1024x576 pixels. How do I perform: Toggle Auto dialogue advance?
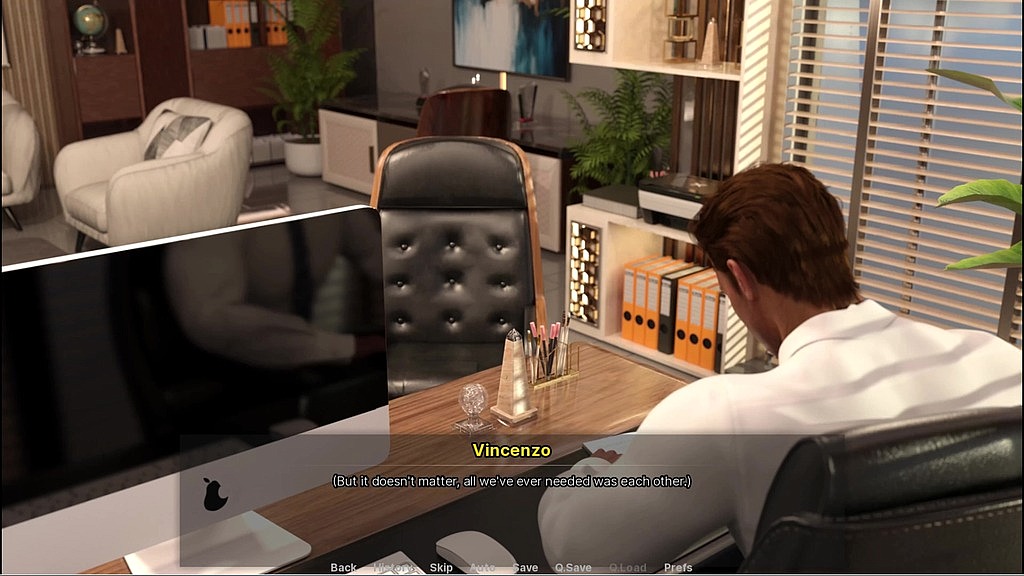[x=482, y=567]
